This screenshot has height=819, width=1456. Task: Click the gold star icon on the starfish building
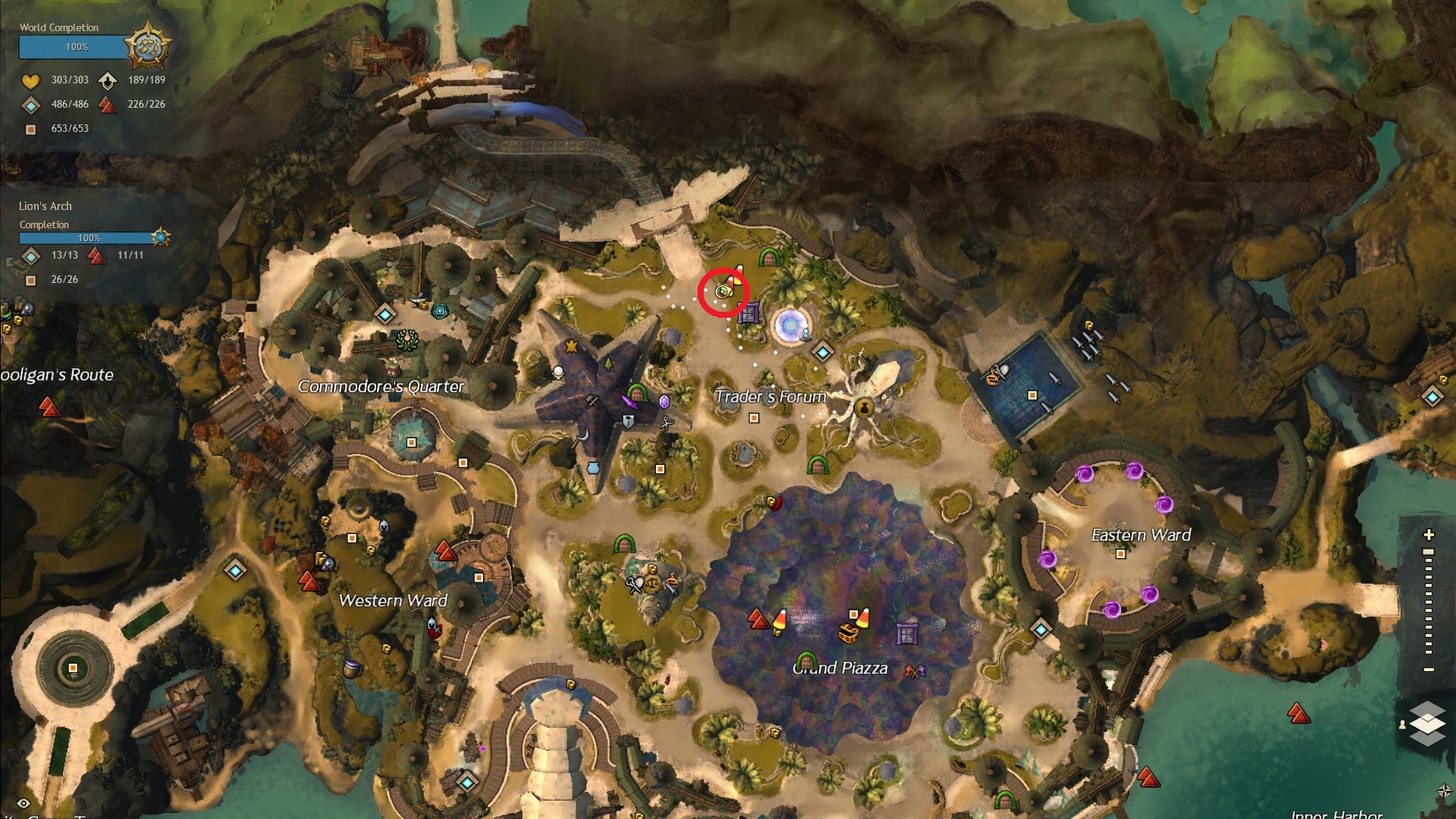point(571,347)
